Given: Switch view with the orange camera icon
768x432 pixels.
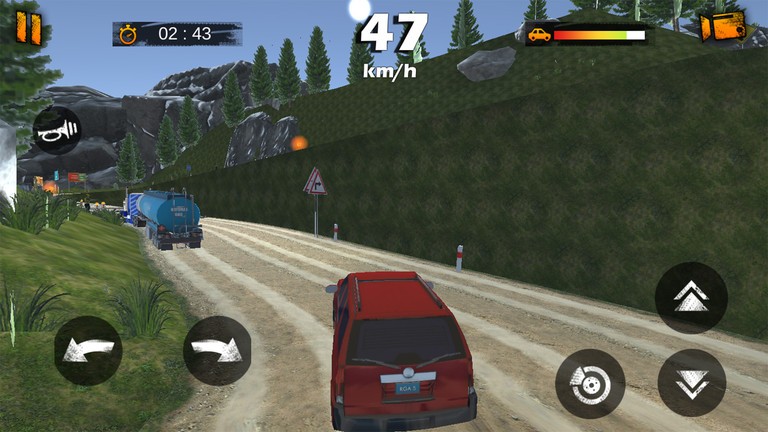Looking at the screenshot, I should [x=723, y=27].
